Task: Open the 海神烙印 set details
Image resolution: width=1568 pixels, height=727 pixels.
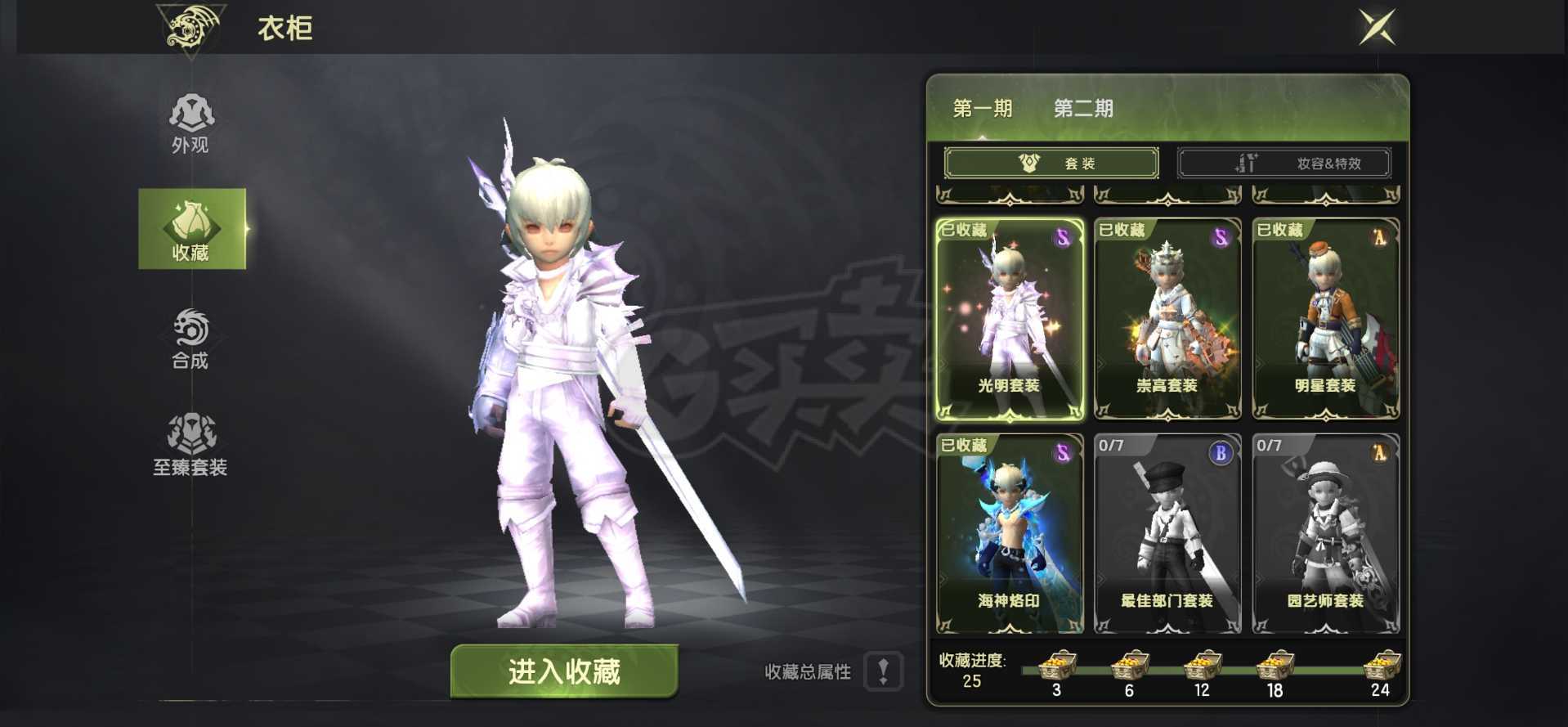Action: pos(1008,532)
